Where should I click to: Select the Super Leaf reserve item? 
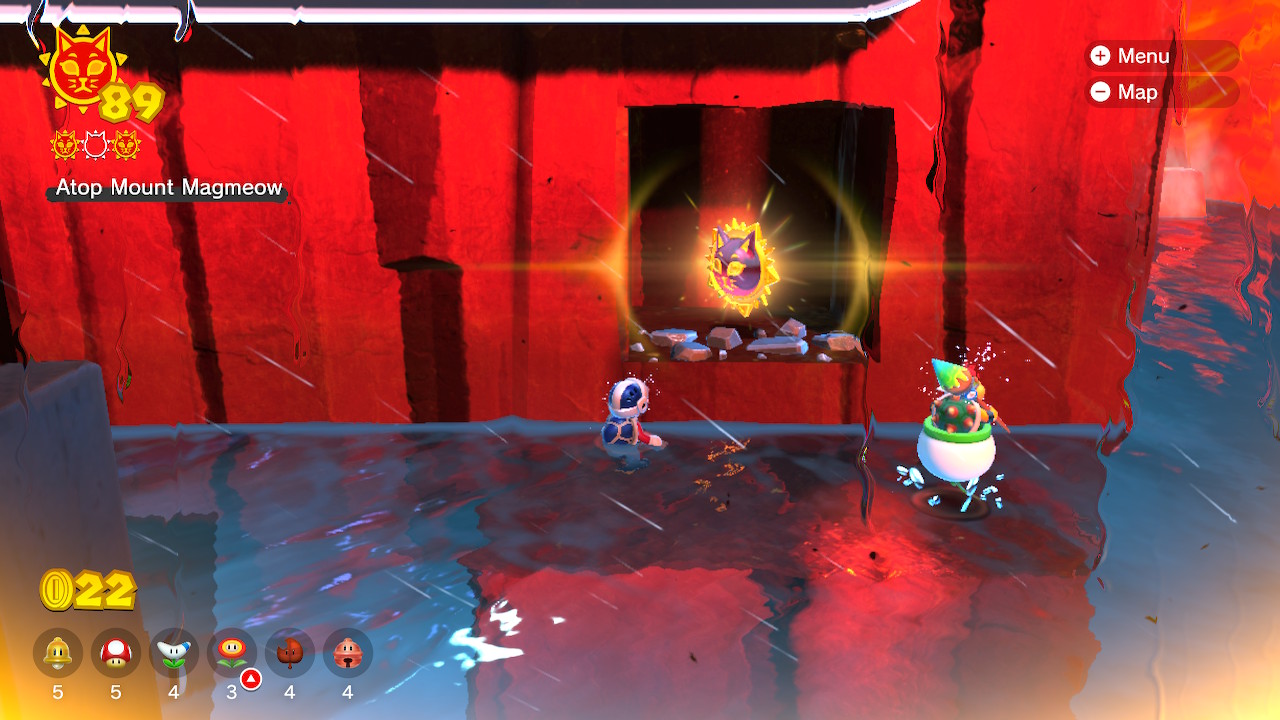coord(290,653)
